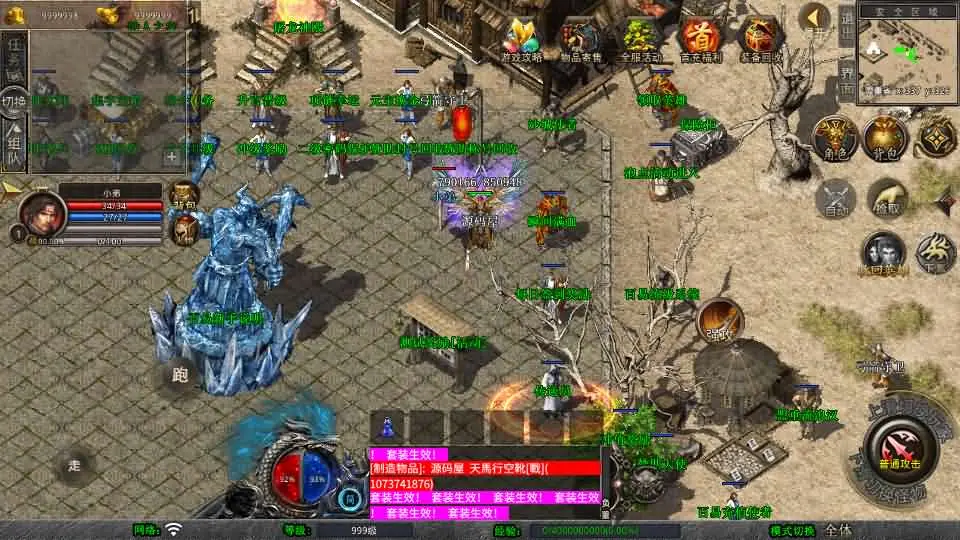Switch movement to 走 walk mode
This screenshot has width=960, height=540.
pos(74,465)
